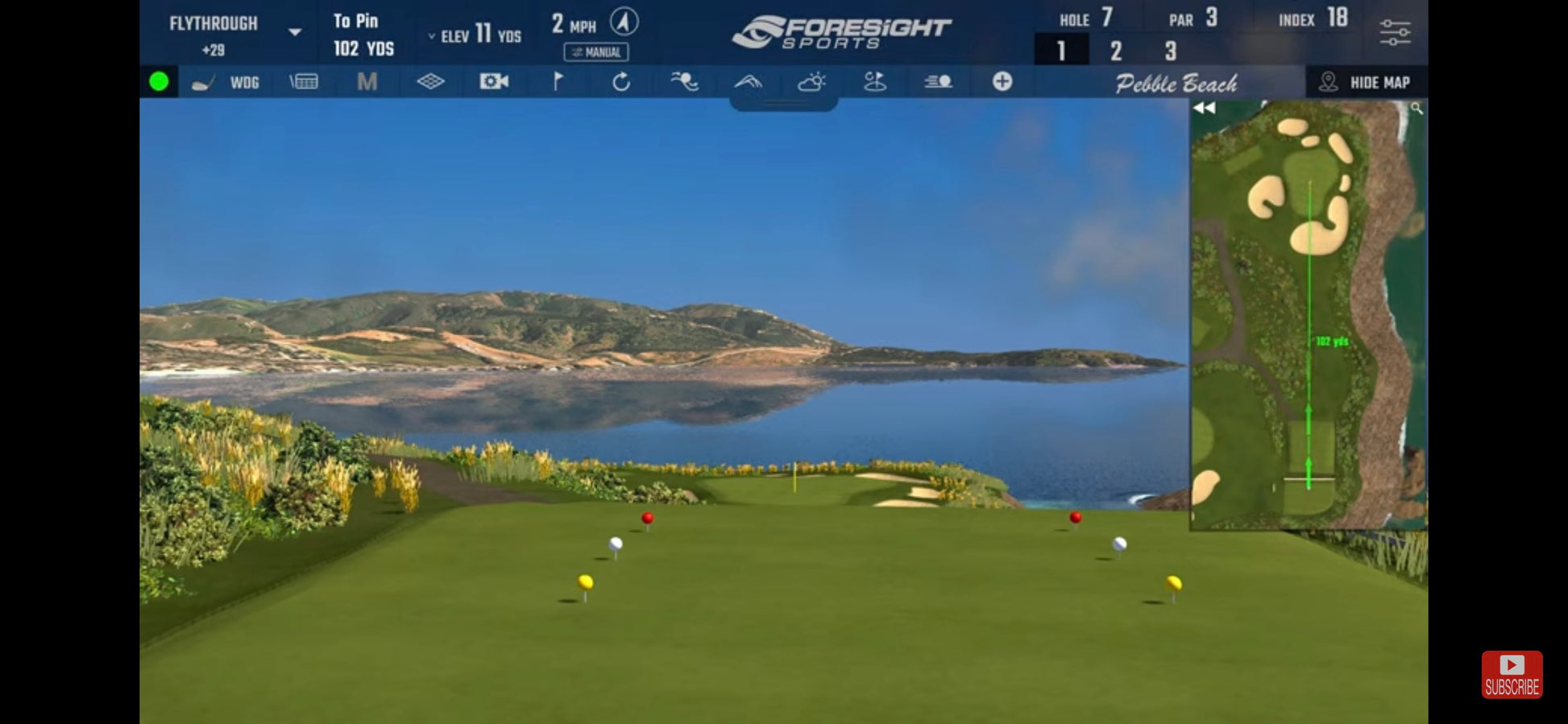Expand the ELEV elevation chevron
This screenshot has width=1568, height=724.
pyautogui.click(x=432, y=36)
